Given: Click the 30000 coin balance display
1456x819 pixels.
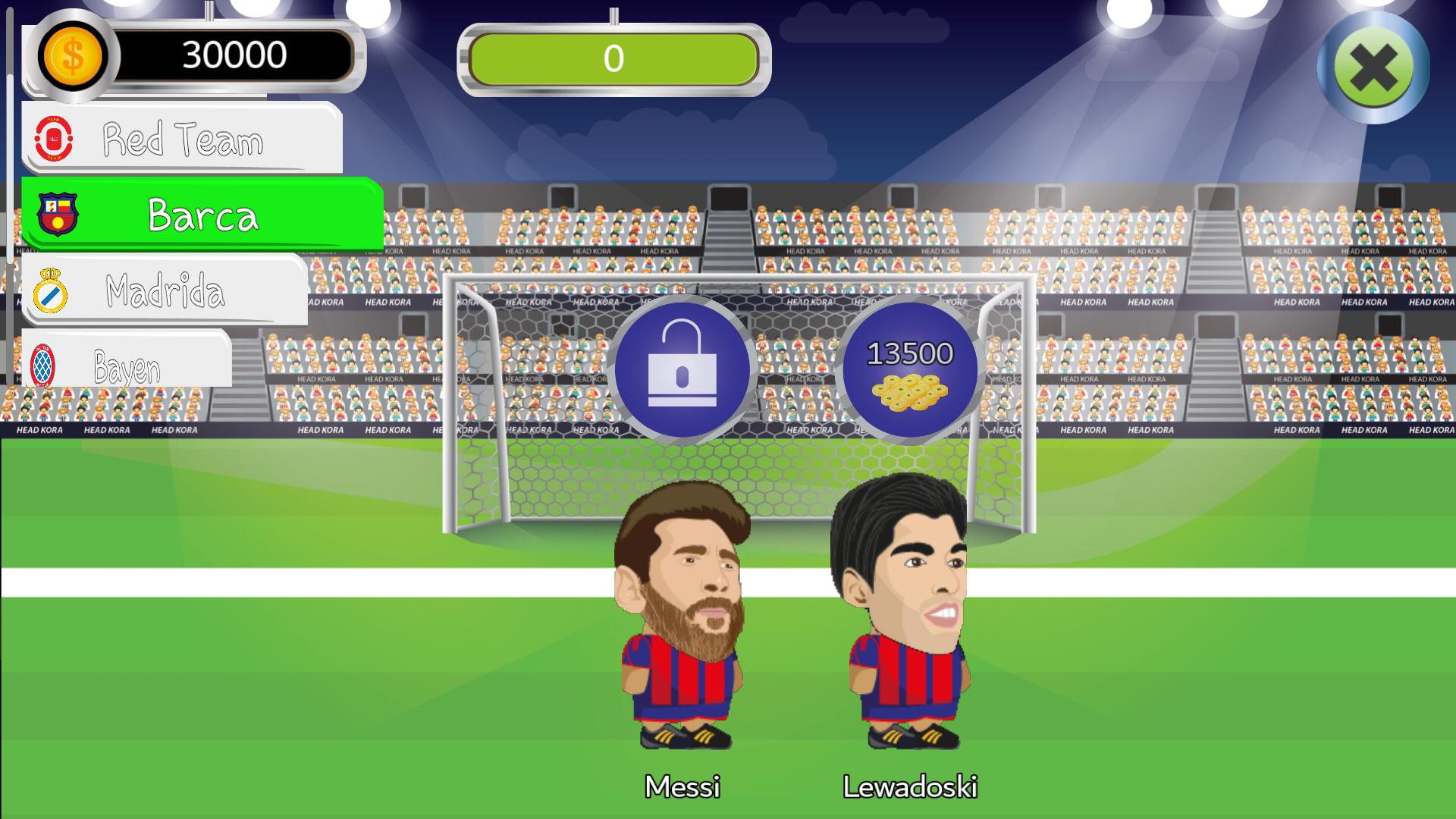Looking at the screenshot, I should tap(227, 53).
